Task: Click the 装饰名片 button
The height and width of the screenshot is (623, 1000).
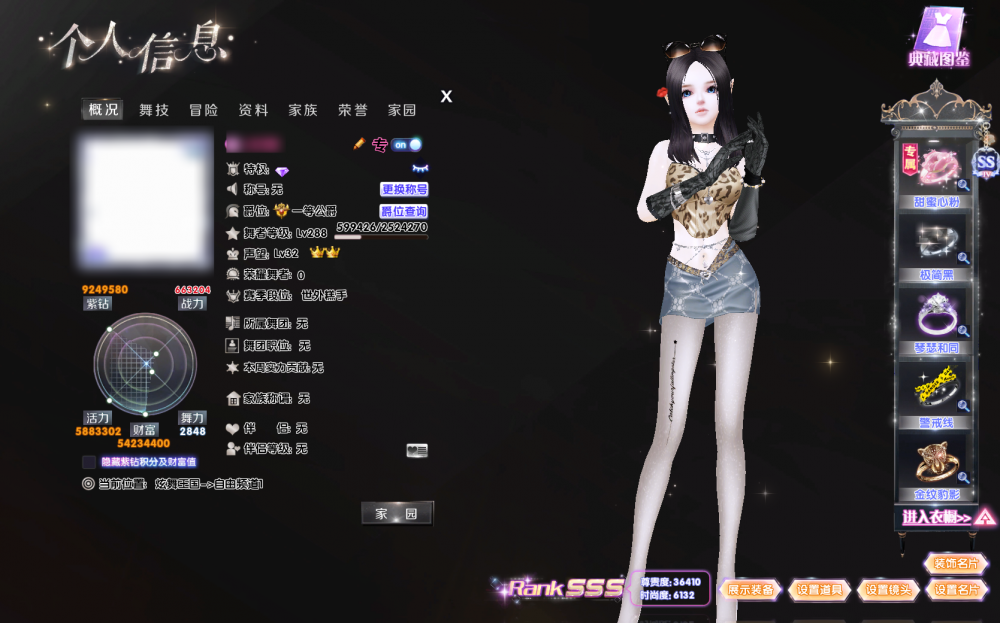Action: click(956, 564)
